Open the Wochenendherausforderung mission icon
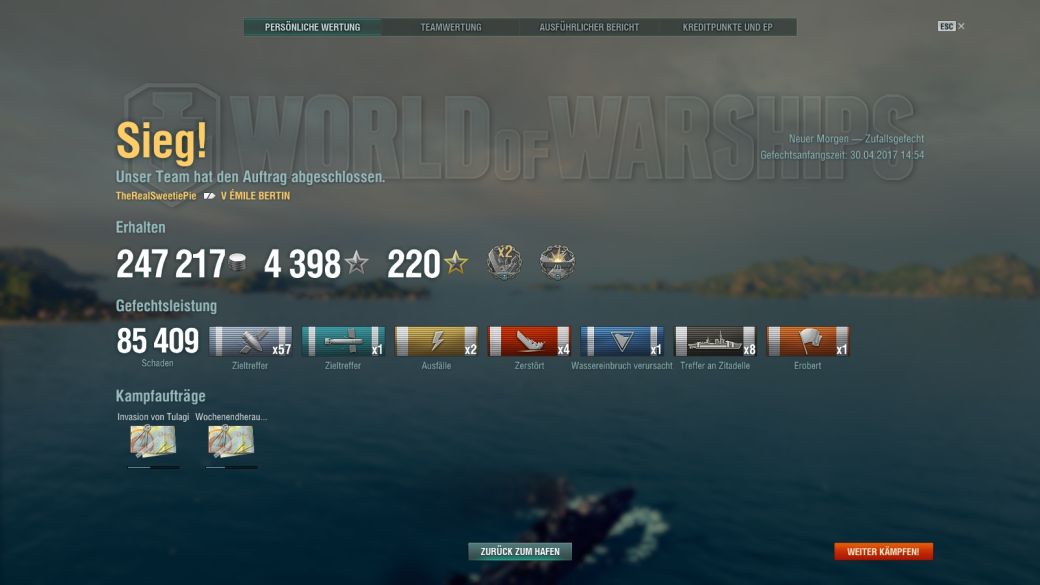 click(x=231, y=441)
